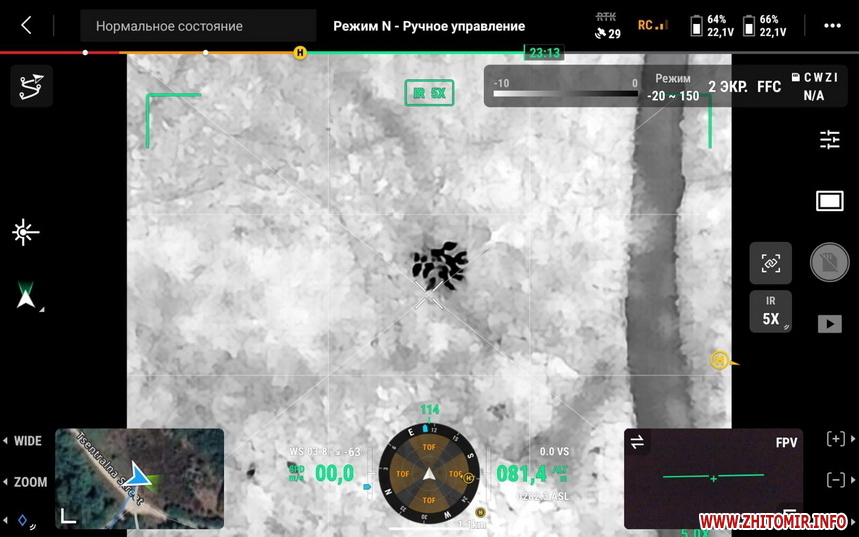Screen dimensions: 859x537
Task: Go back using the top-left arrow
Action: (x=26, y=26)
